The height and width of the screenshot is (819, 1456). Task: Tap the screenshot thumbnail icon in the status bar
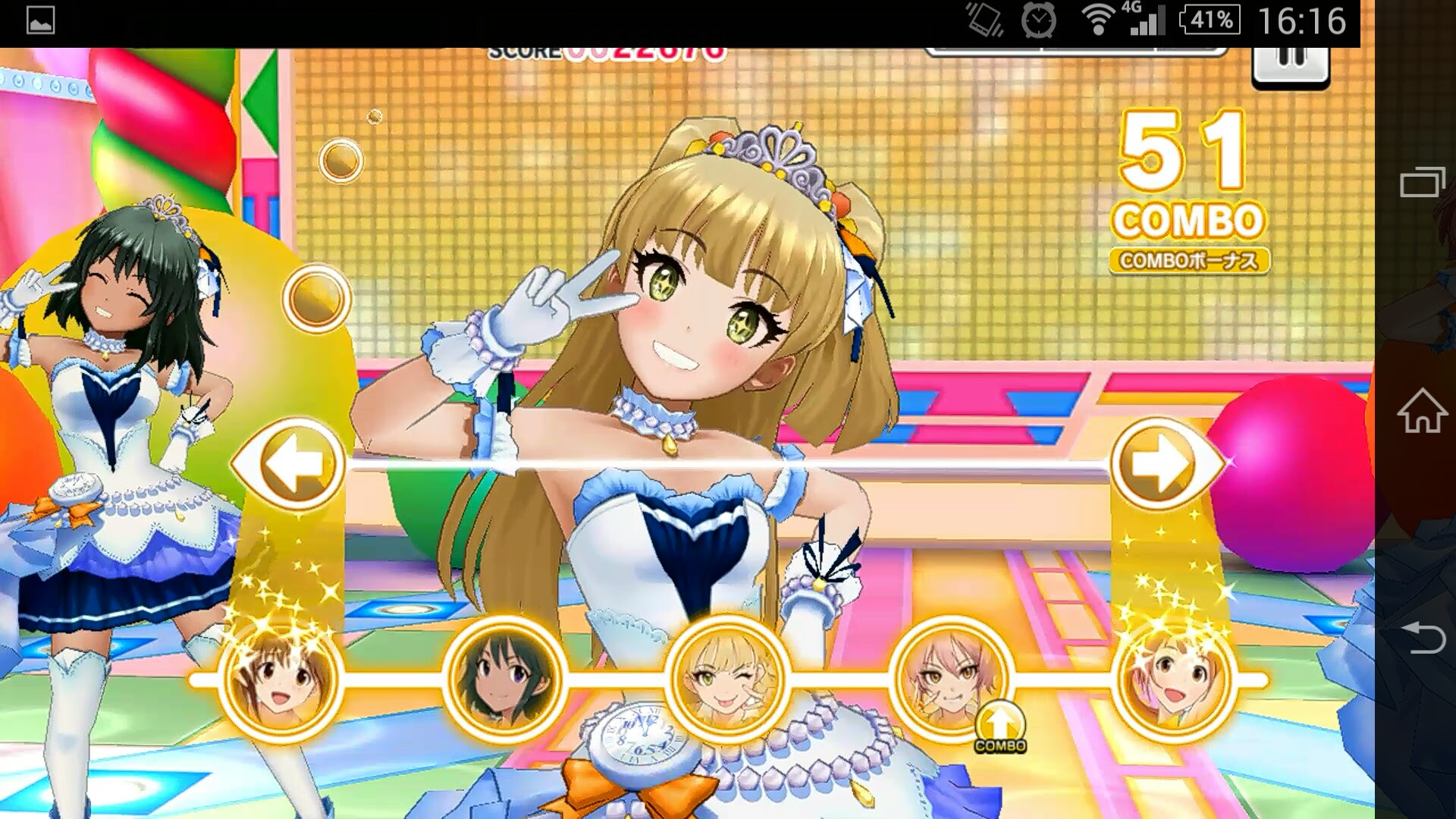click(x=42, y=18)
